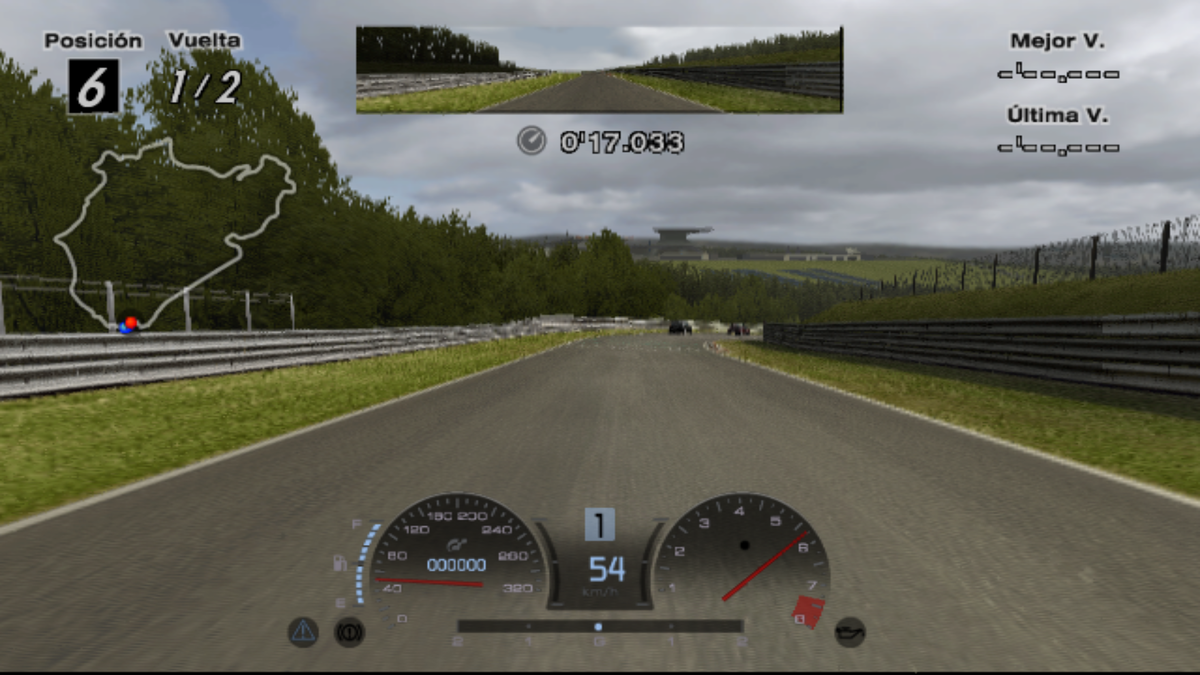Select the fuel pump gauge icon
Image resolution: width=1200 pixels, height=675 pixels.
click(x=341, y=564)
